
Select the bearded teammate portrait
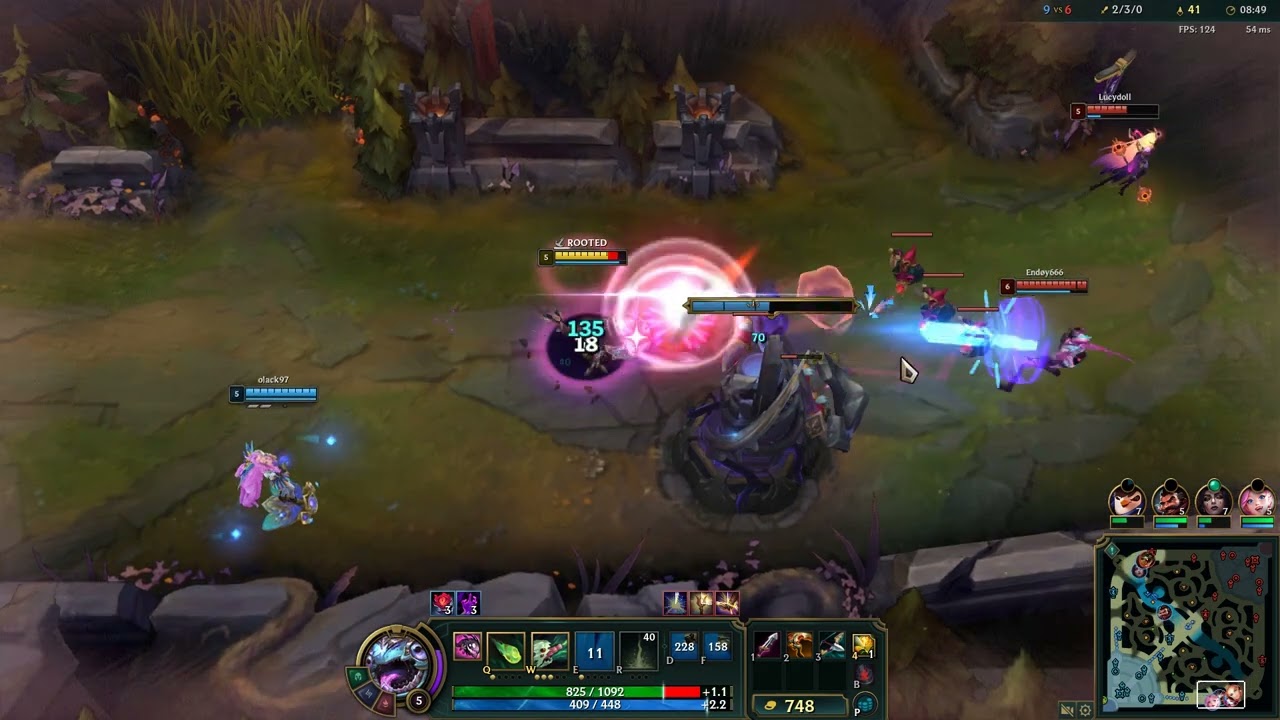tap(1170, 498)
